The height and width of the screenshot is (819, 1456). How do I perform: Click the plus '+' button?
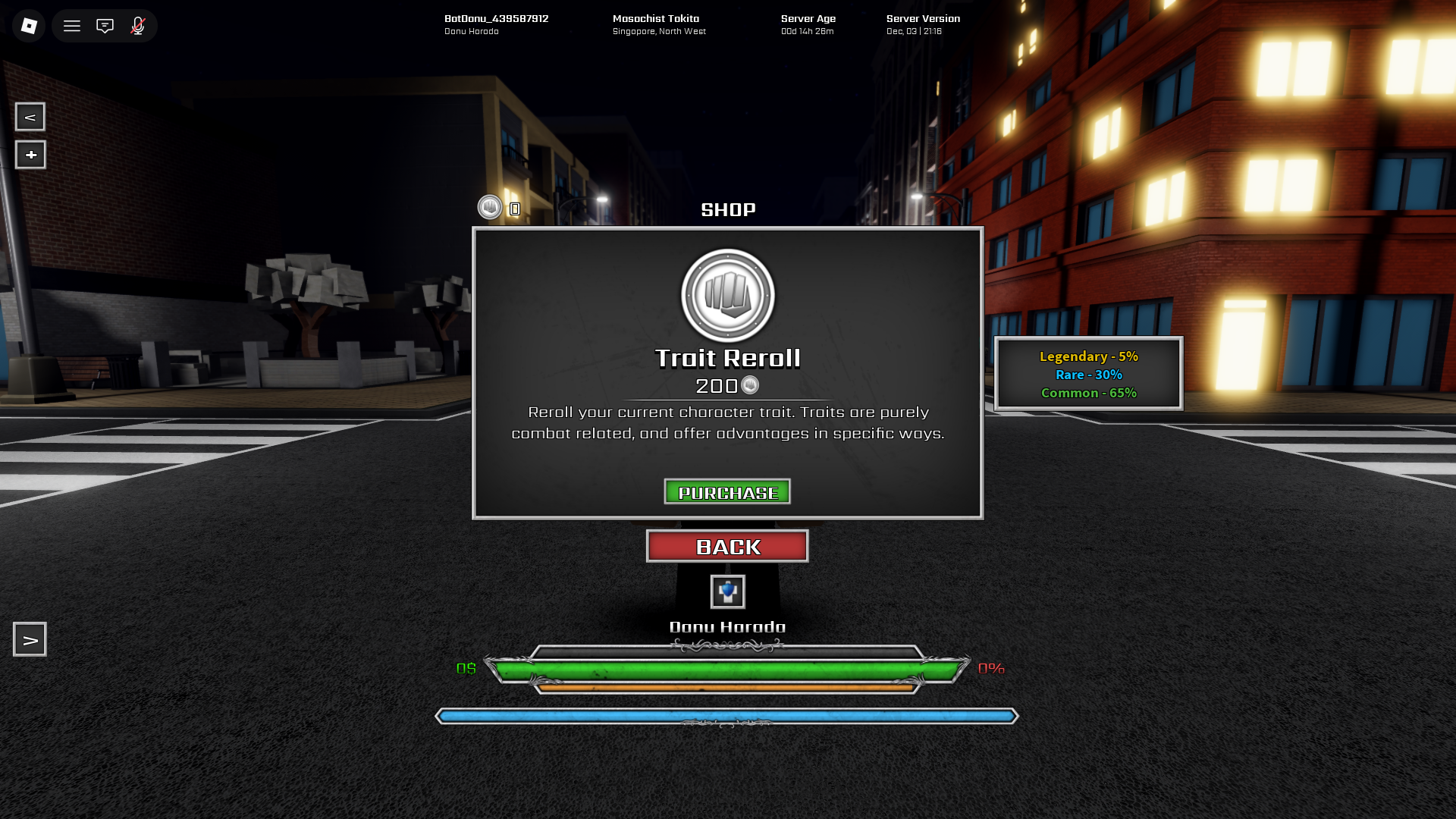pyautogui.click(x=30, y=155)
